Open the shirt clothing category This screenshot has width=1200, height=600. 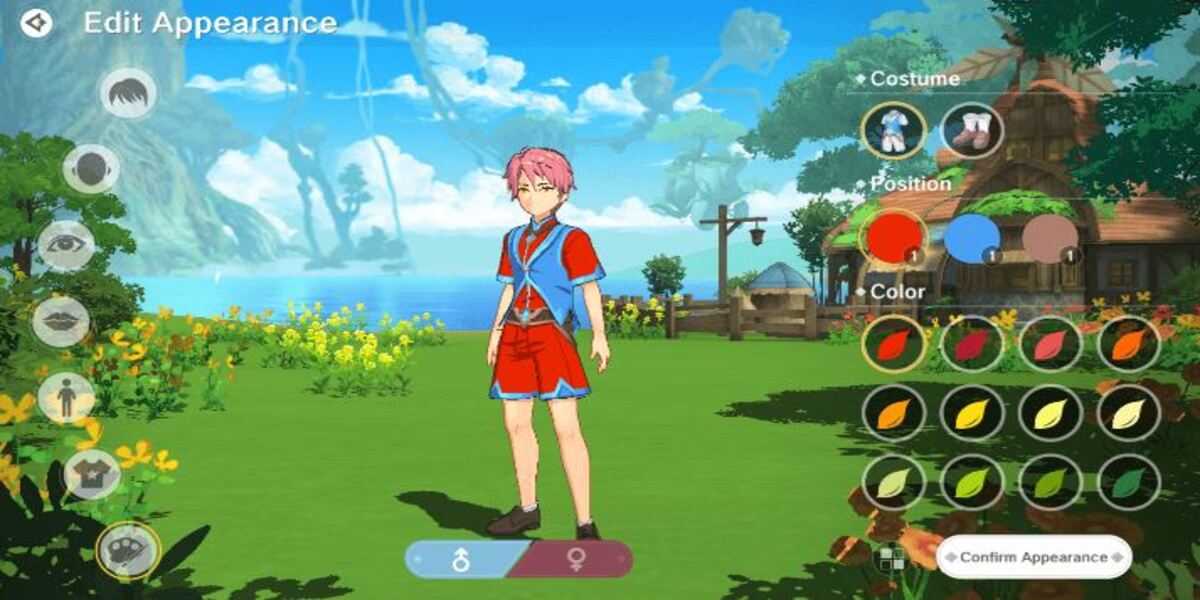click(92, 474)
